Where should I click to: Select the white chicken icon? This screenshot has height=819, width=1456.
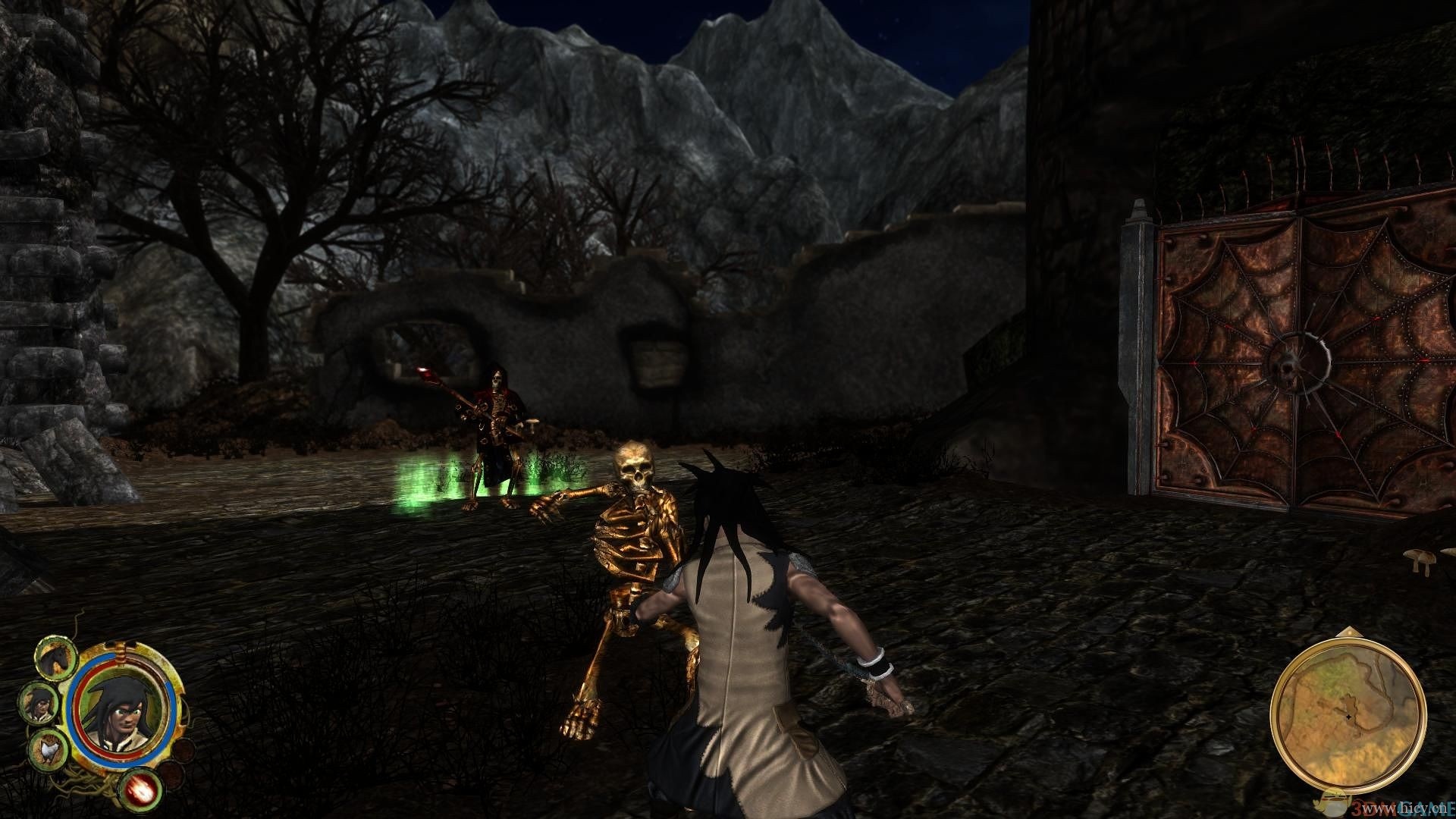click(48, 749)
